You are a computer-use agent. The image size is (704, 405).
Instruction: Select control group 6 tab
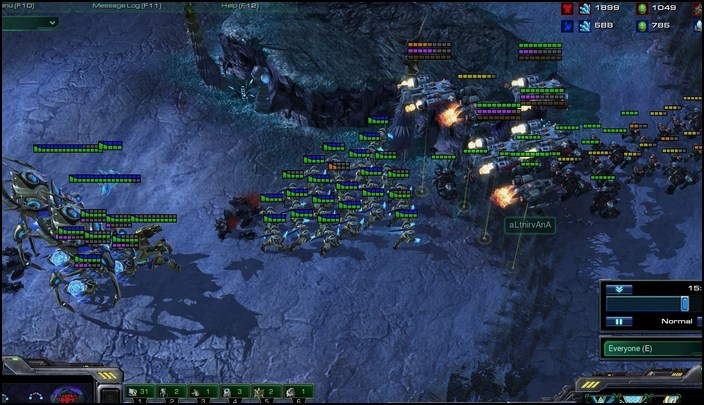[x=298, y=392]
